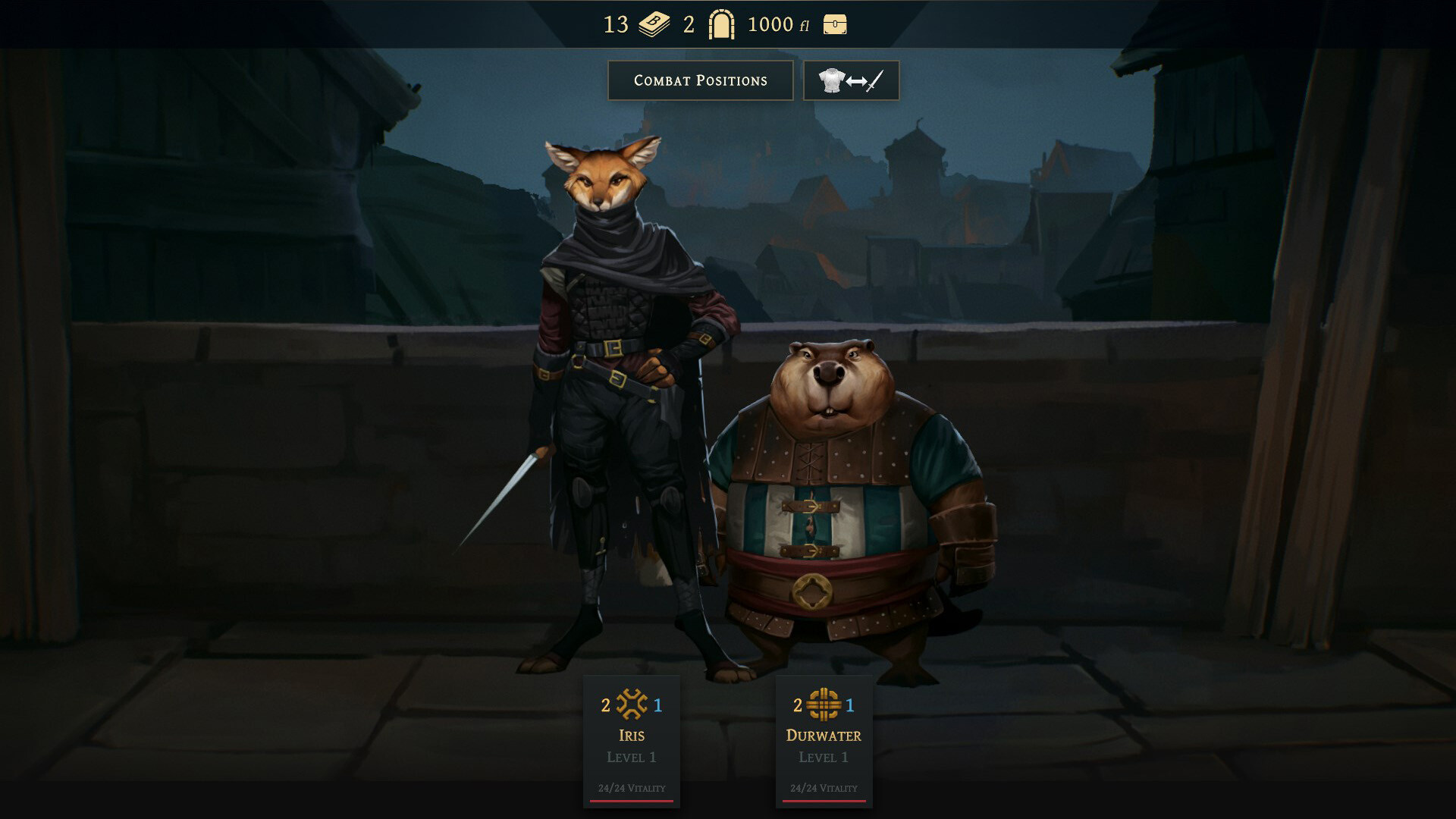The height and width of the screenshot is (819, 1456).
Task: Select the Iris name label
Action: [631, 735]
